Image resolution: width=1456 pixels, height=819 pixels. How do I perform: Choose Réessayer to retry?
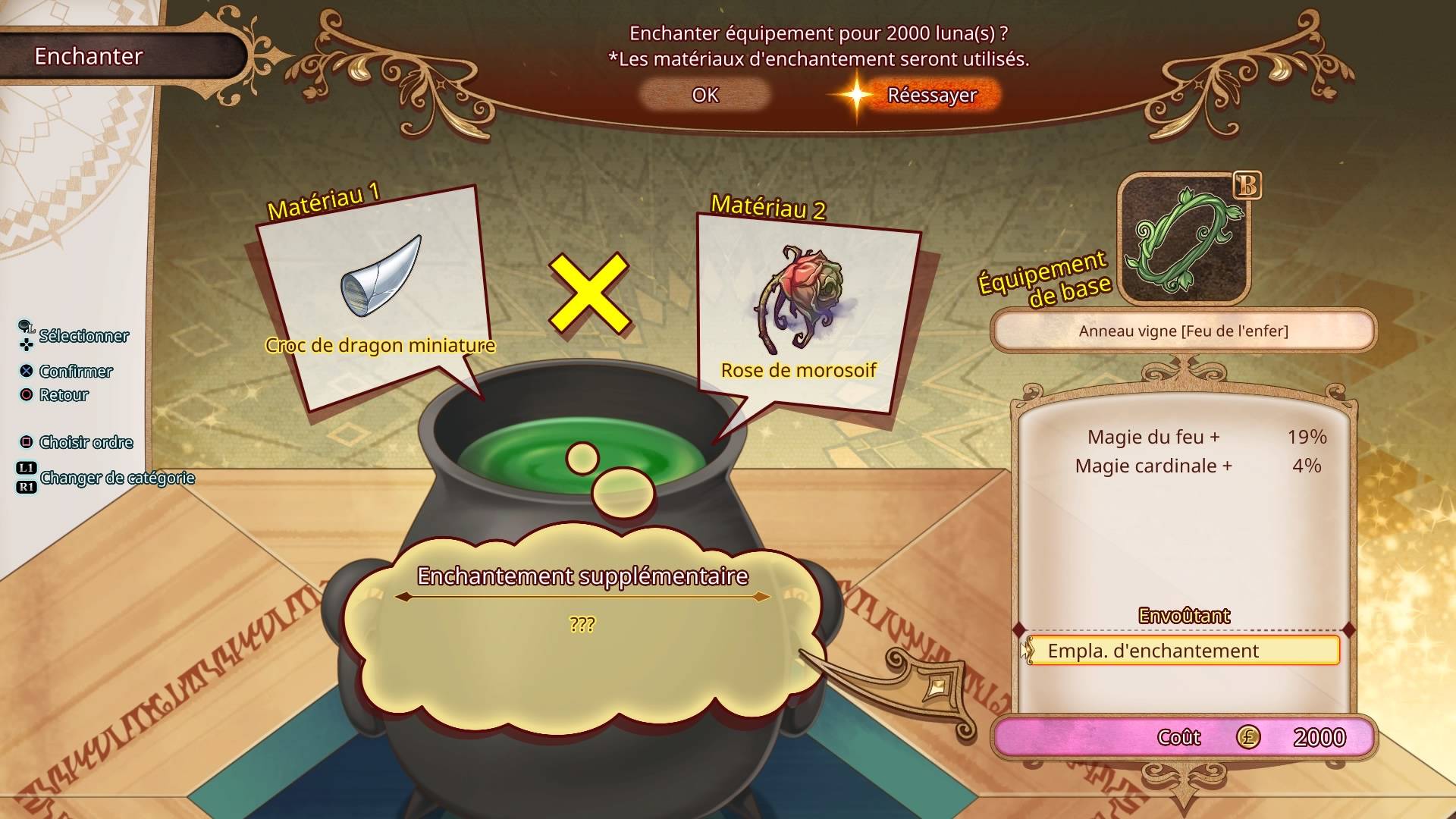931,96
